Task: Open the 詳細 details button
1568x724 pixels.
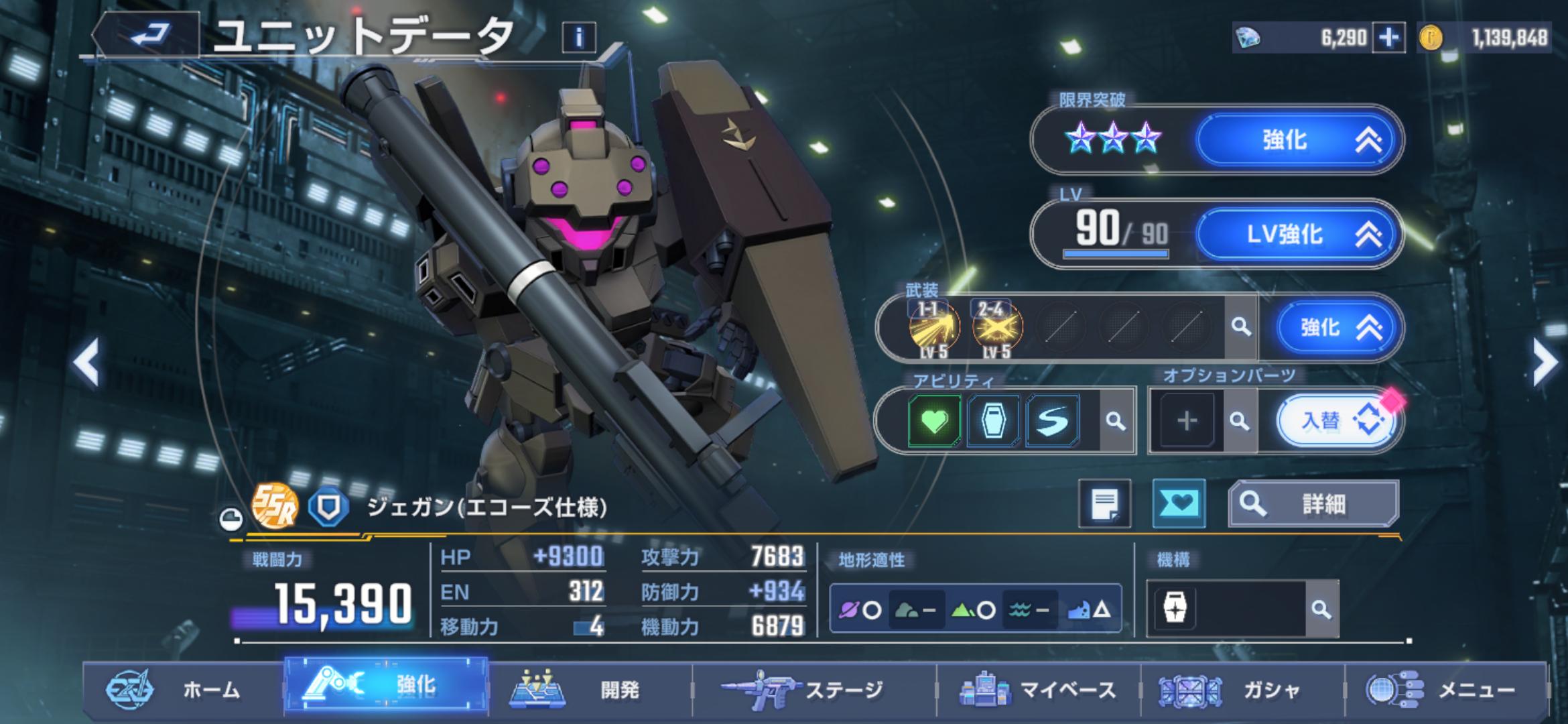Action: 1313,503
